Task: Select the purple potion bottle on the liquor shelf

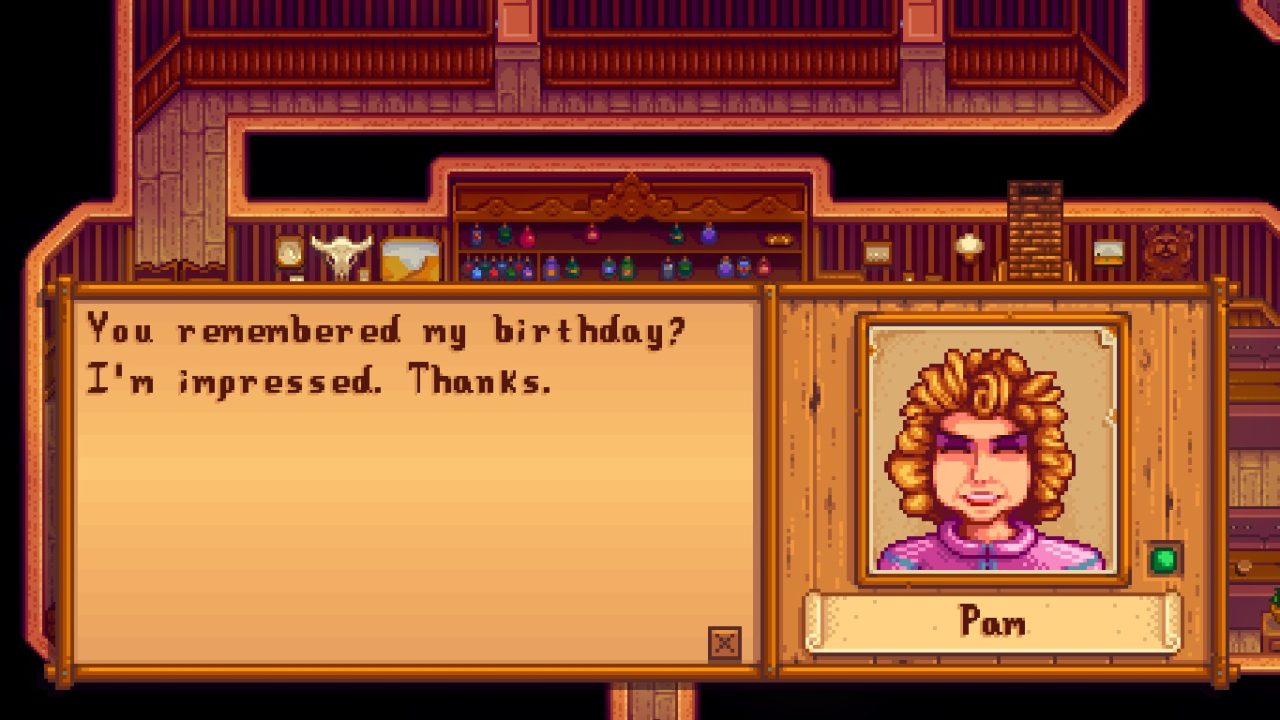Action: coord(707,233)
